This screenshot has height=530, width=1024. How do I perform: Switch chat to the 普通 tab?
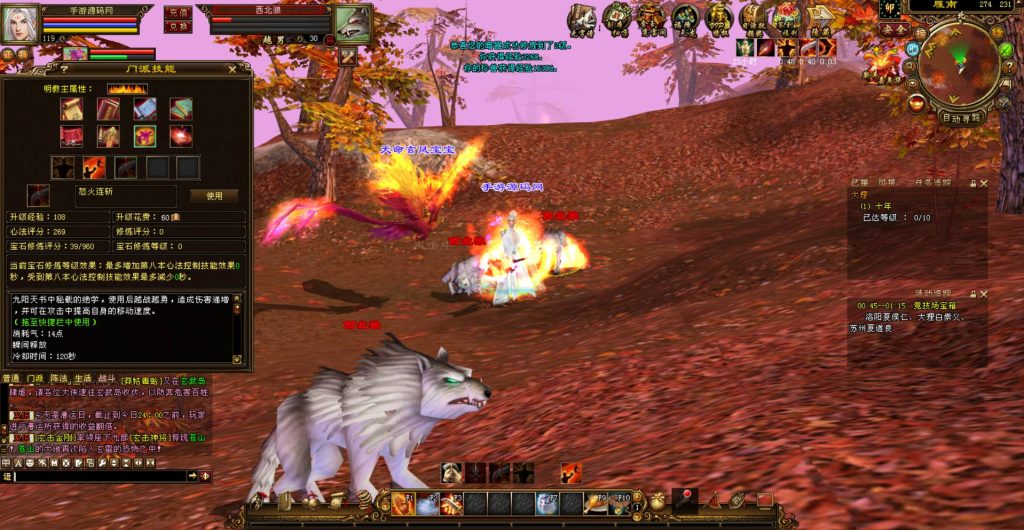(x=11, y=378)
